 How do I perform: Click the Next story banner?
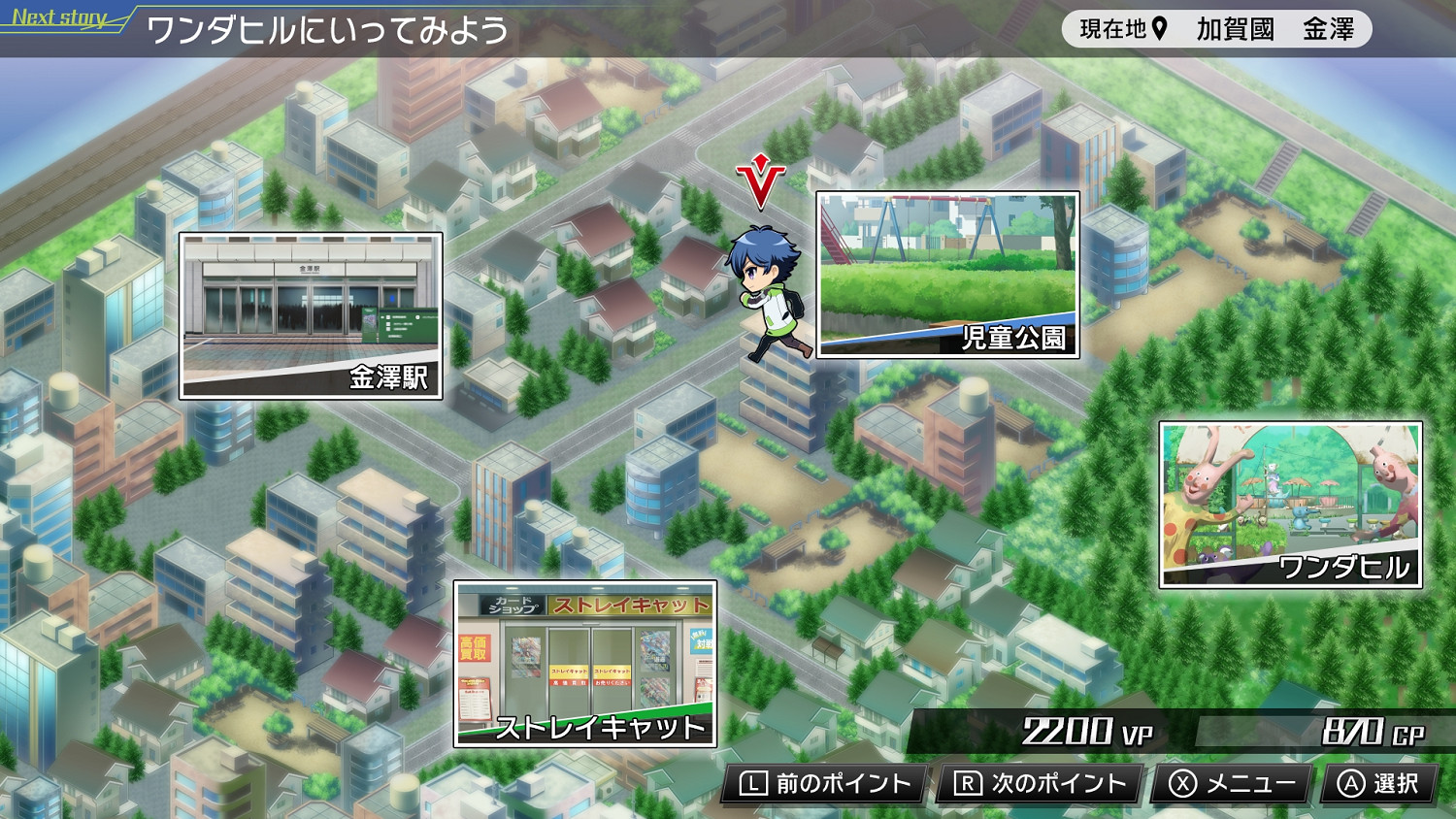[x=56, y=16]
